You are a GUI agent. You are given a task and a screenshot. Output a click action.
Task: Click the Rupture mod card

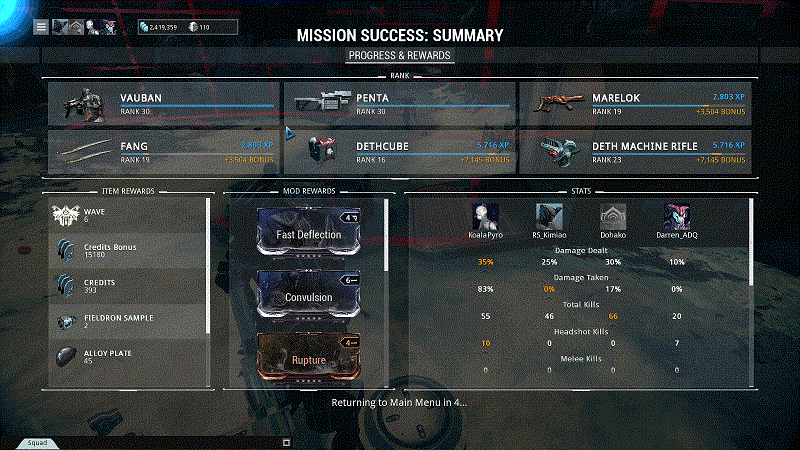click(308, 356)
